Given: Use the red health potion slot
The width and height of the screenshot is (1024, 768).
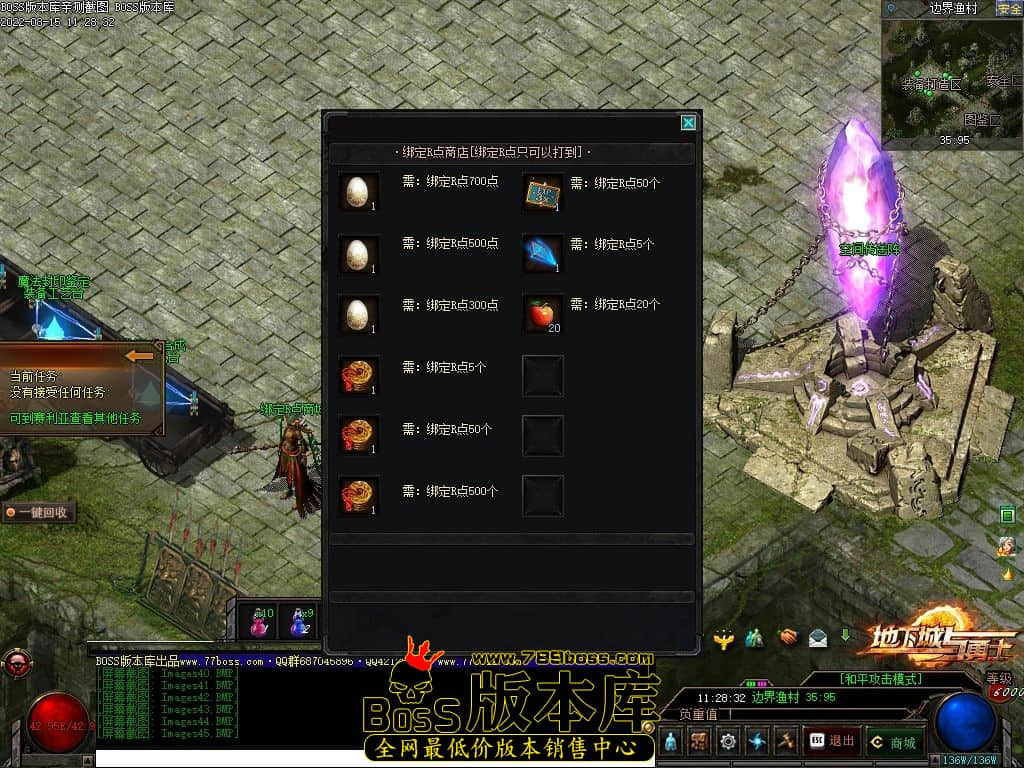Looking at the screenshot, I should point(260,622).
